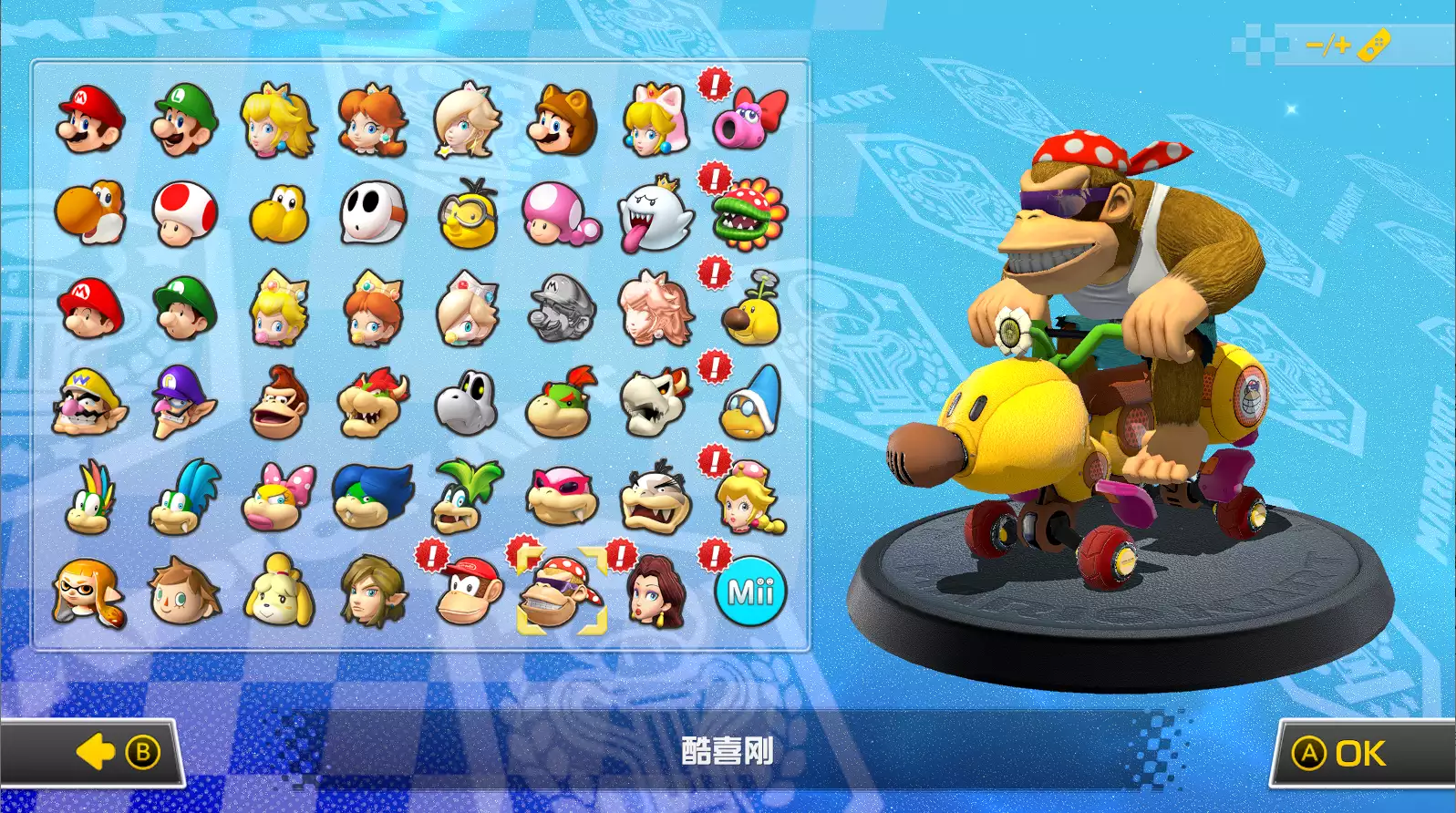Select the grey Metal Mario head
Viewport: 1456px width, 813px height.
[x=561, y=309]
